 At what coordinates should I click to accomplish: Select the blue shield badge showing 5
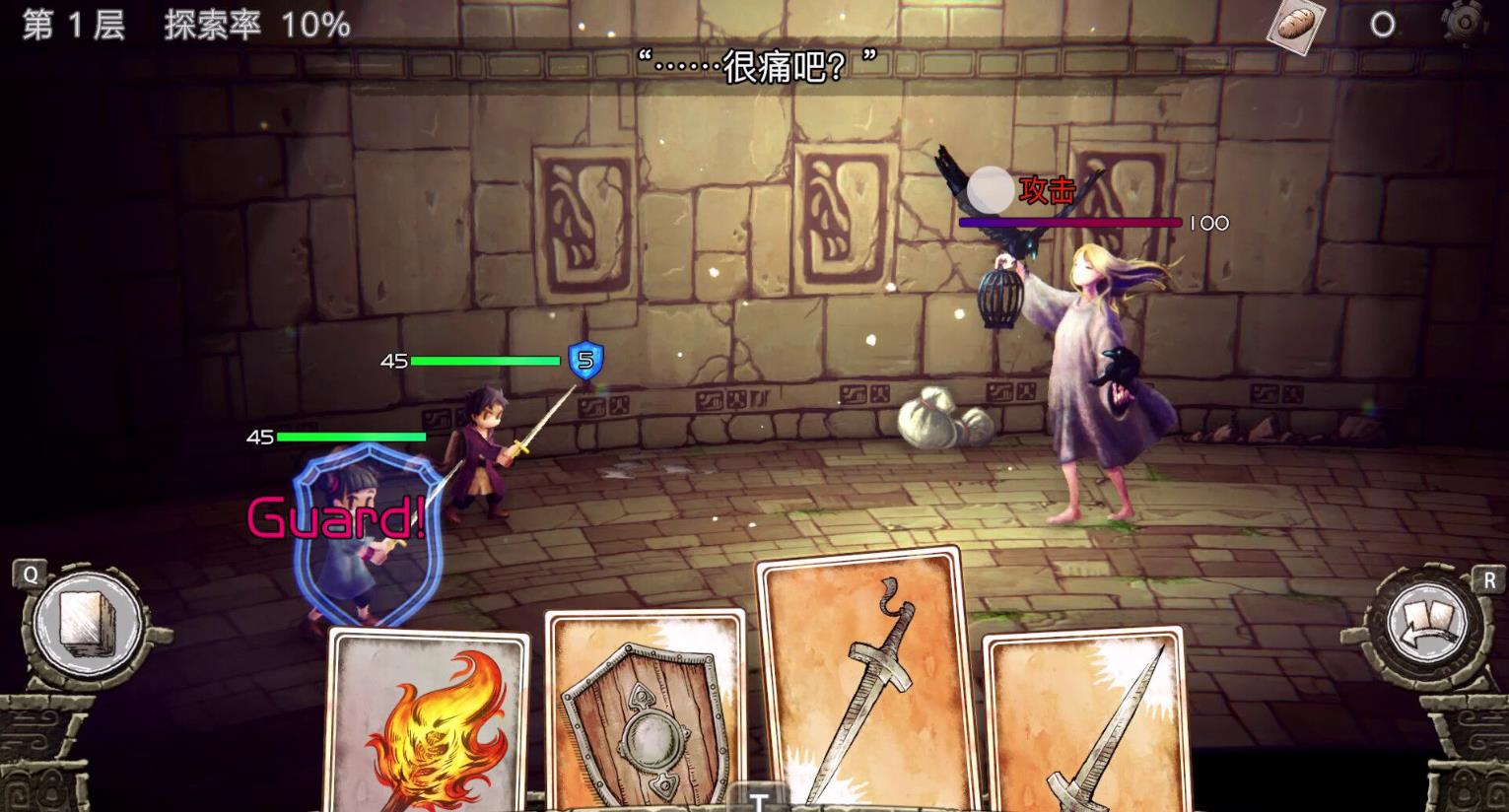coord(584,361)
